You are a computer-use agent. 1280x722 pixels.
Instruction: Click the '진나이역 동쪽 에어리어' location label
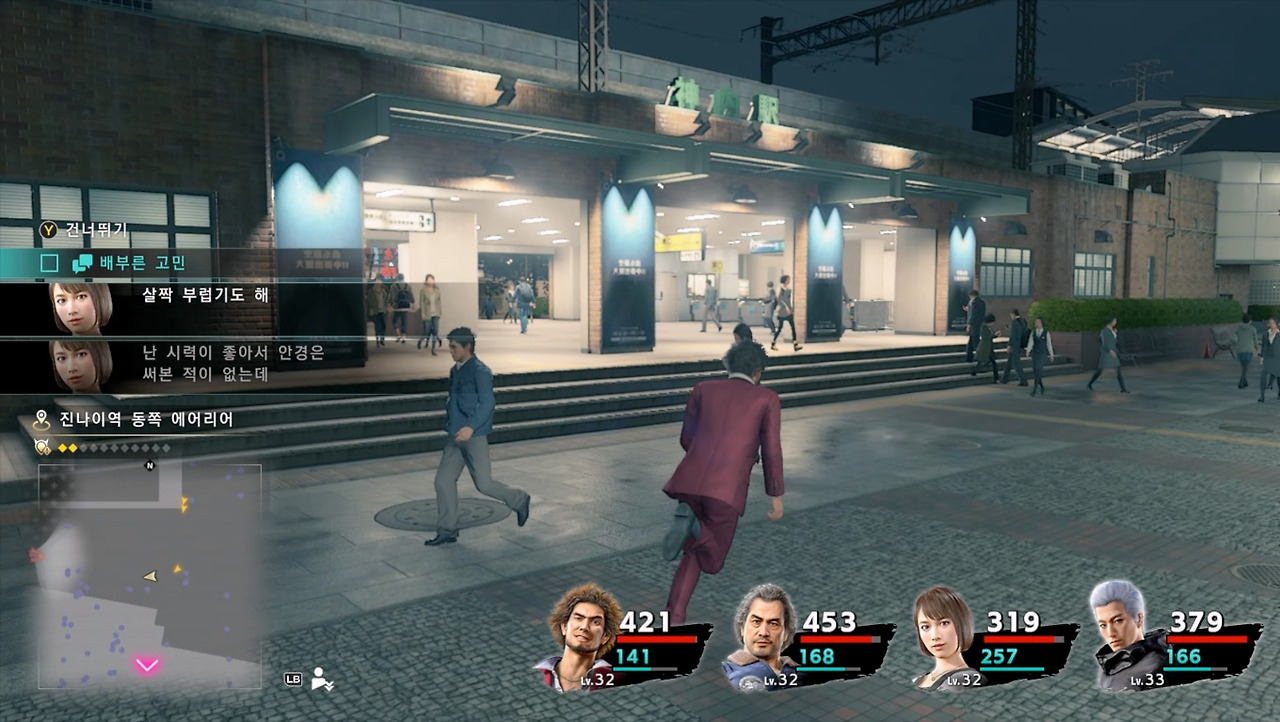click(146, 419)
